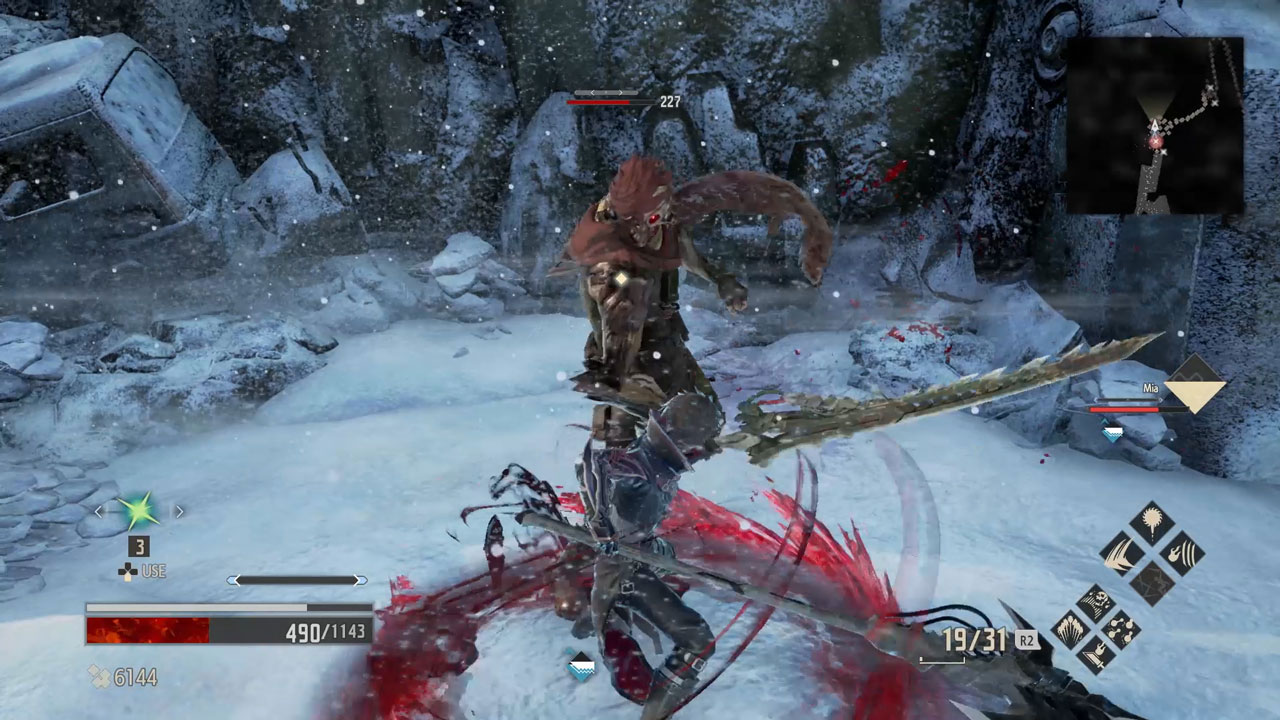Cycle to the previous quick item
The width and height of the screenshot is (1280, 720).
(98, 511)
